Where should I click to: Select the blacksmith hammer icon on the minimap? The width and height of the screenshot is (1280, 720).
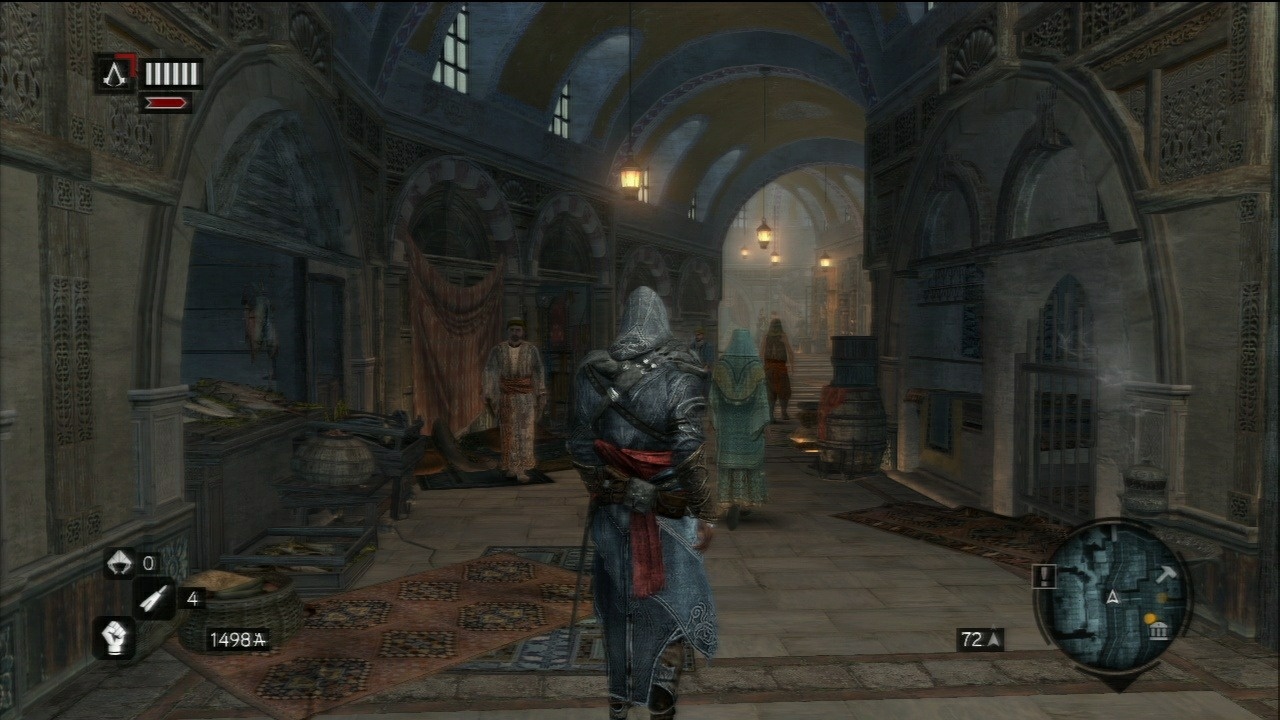[1169, 573]
